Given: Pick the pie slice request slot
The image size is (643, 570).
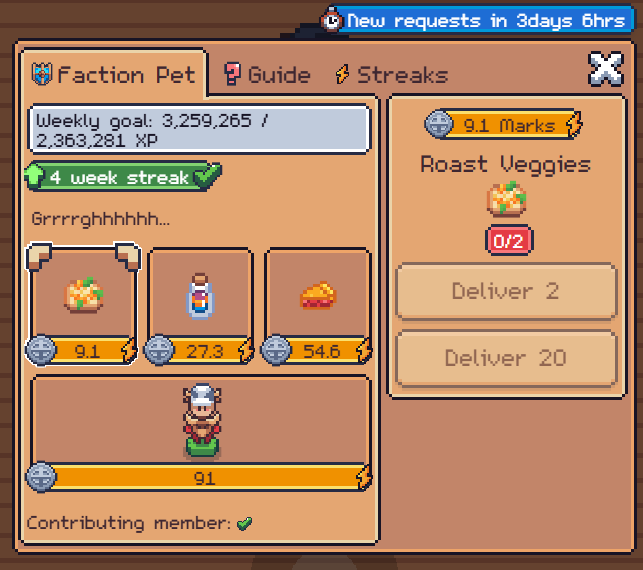Looking at the screenshot, I should tap(317, 297).
